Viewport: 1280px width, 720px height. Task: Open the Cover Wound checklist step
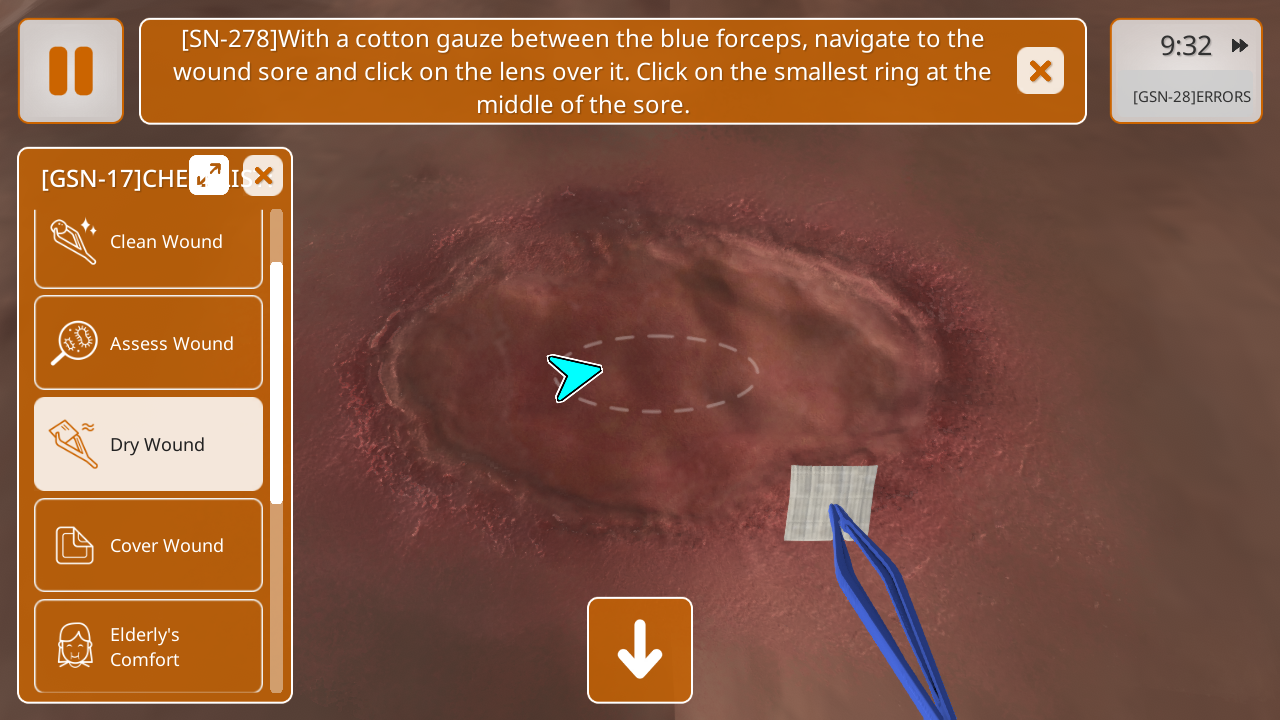click(149, 545)
